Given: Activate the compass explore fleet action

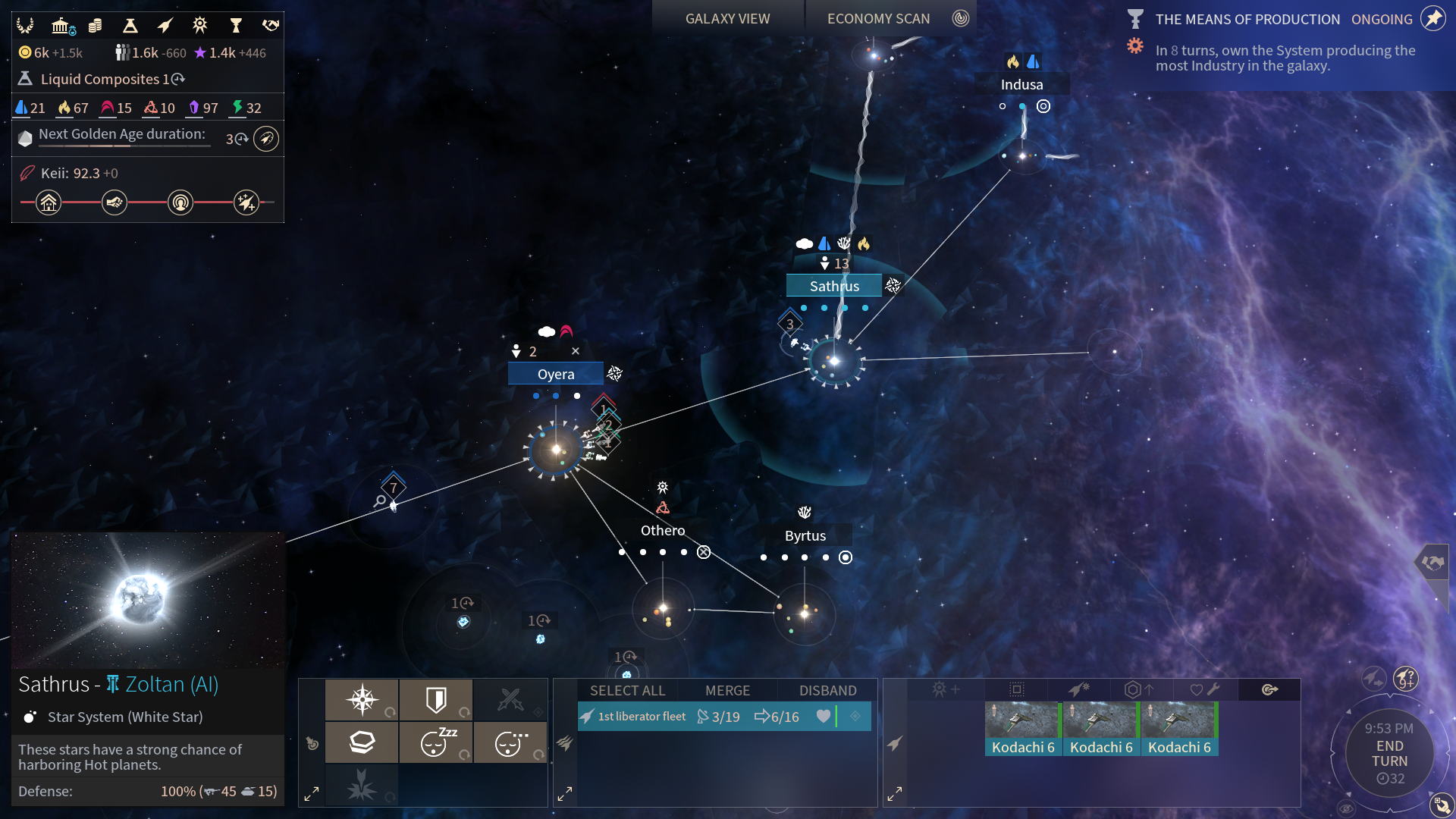Looking at the screenshot, I should tap(362, 699).
